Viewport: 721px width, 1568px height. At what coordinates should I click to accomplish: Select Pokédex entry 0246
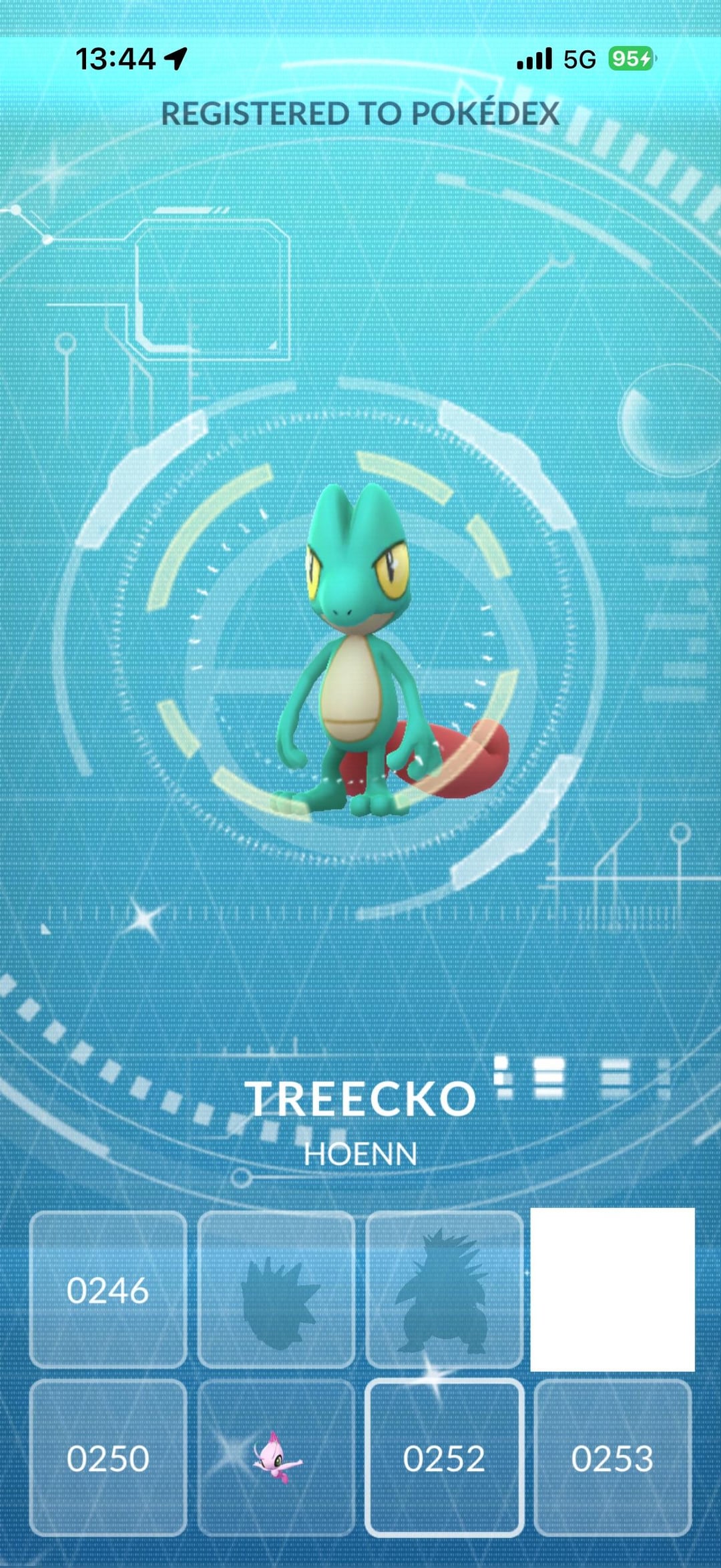pyautogui.click(x=107, y=1289)
